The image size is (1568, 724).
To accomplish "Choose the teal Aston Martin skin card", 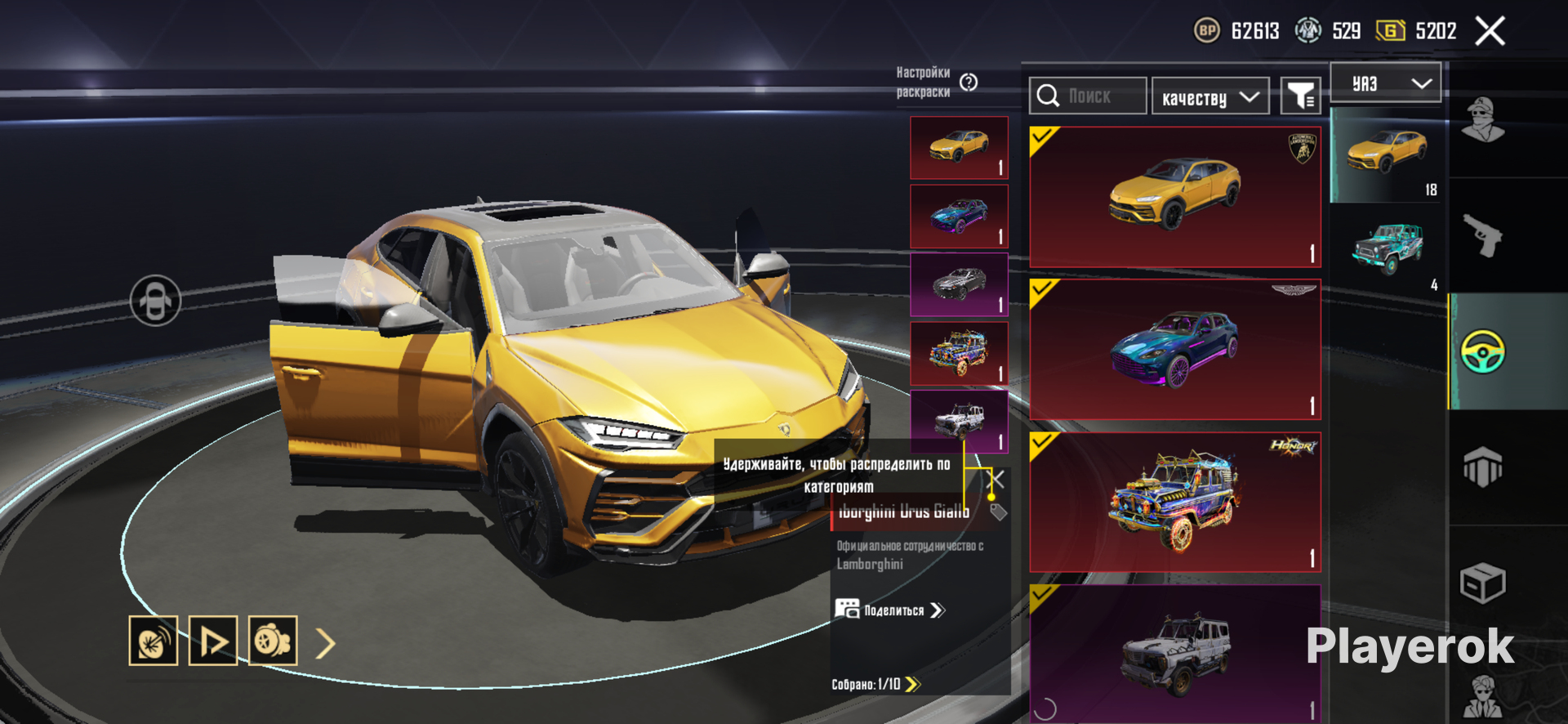I will 1174,350.
